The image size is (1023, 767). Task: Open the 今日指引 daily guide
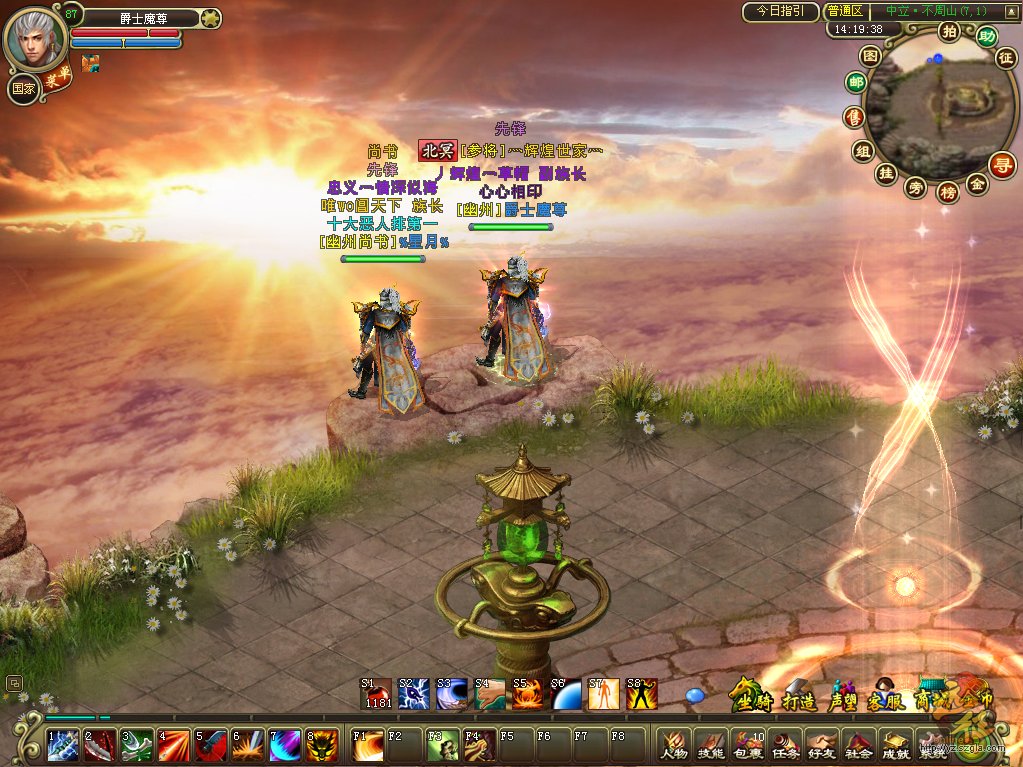(x=780, y=12)
